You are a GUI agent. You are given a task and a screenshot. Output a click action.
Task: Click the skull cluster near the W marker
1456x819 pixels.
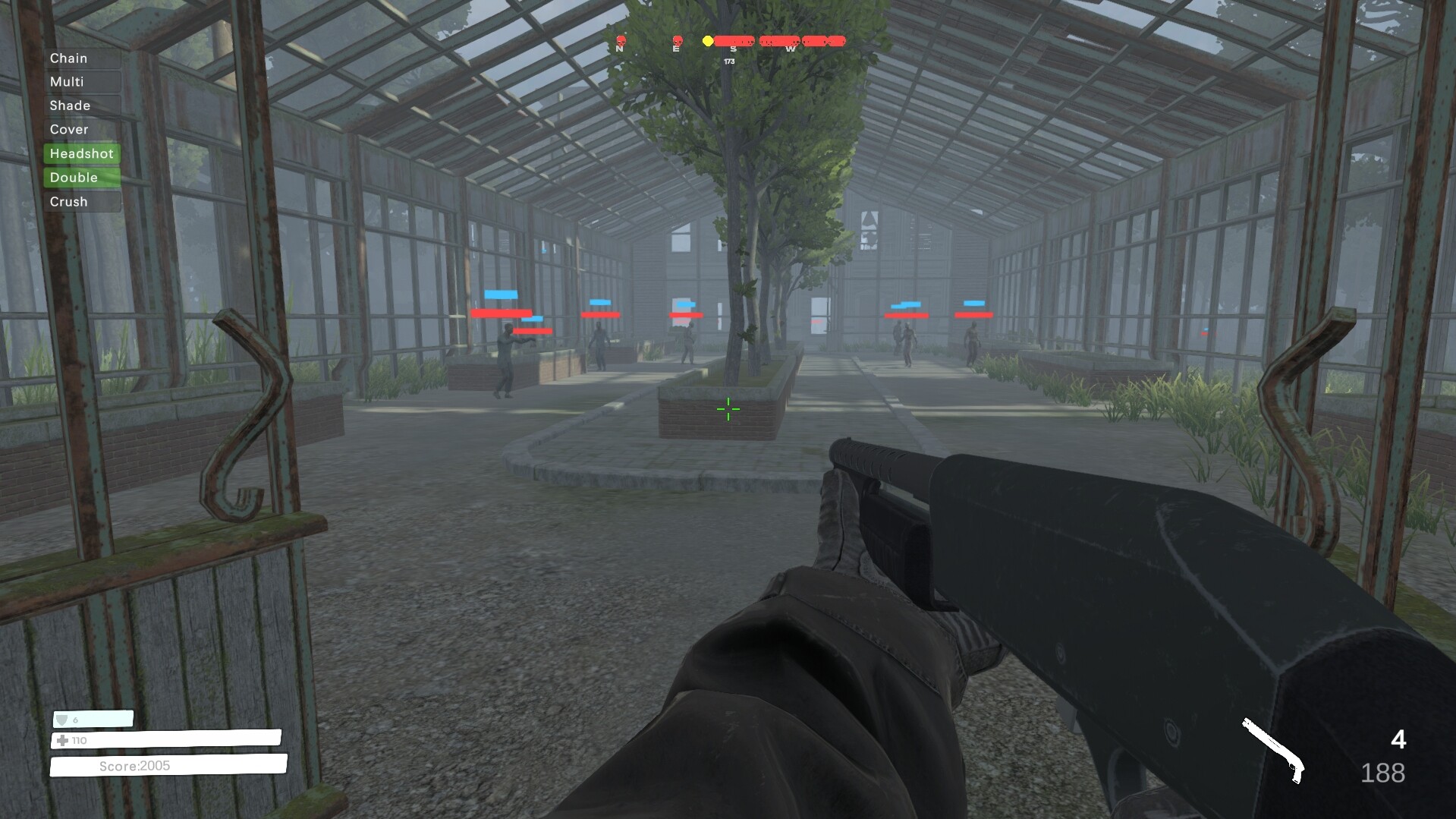click(x=789, y=40)
